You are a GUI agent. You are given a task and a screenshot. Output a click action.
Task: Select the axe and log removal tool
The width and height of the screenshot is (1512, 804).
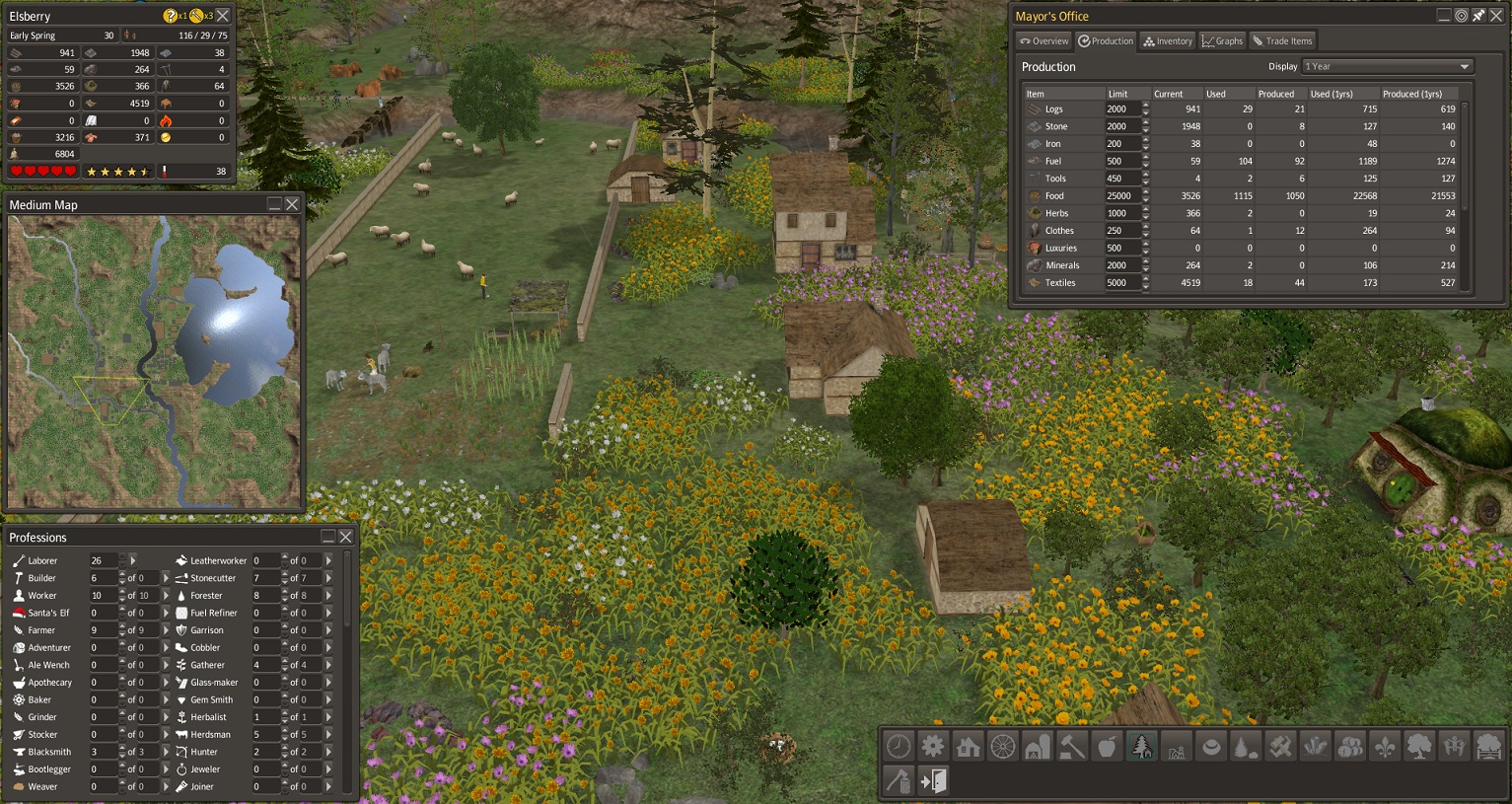coord(898,781)
